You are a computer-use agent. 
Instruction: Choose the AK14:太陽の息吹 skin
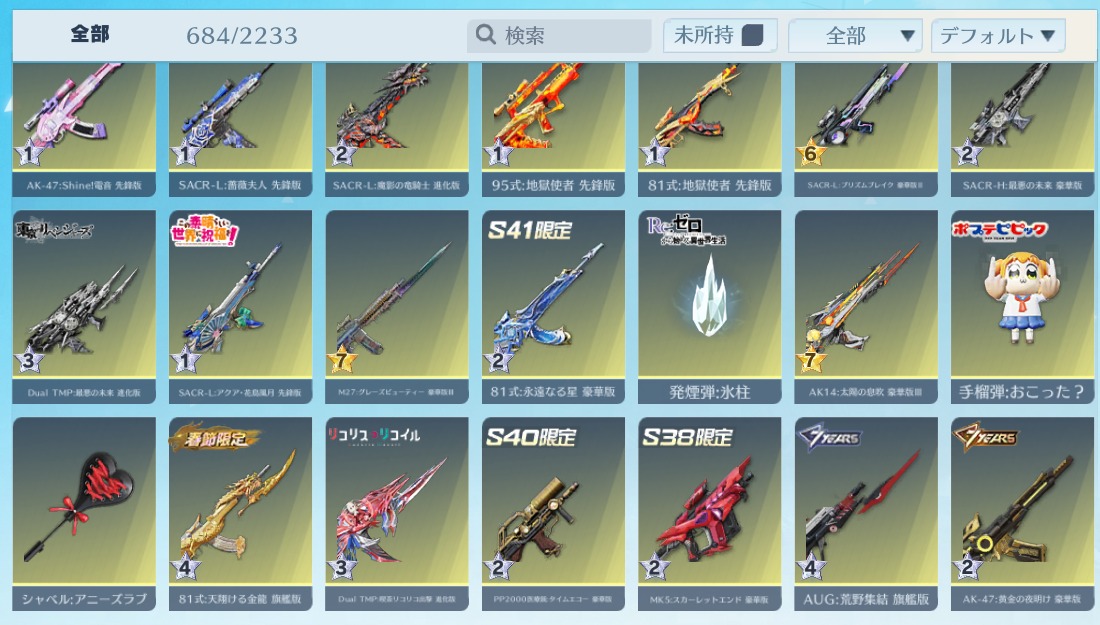[866, 305]
